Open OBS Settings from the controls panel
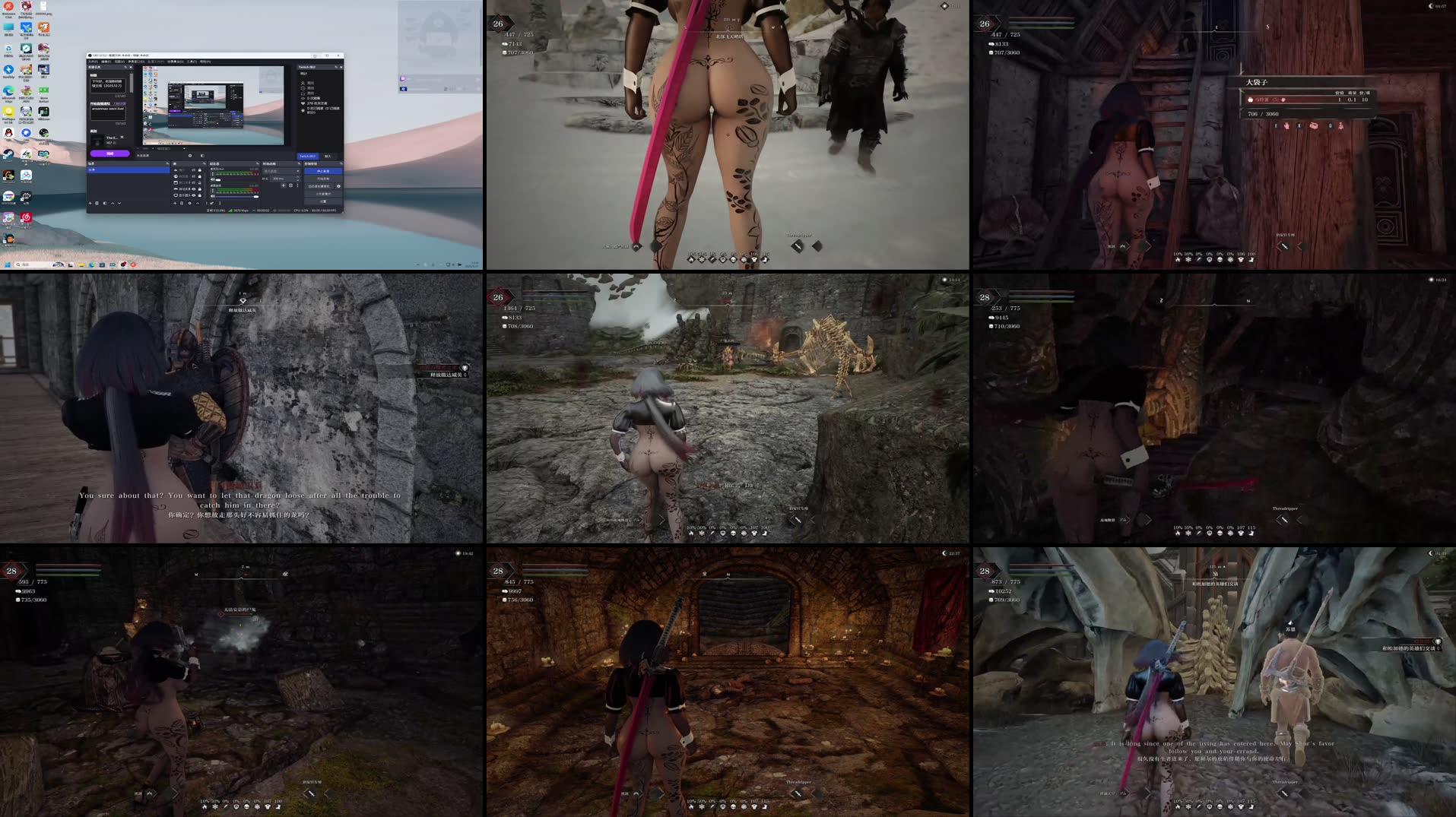This screenshot has height=817, width=1456. click(325, 201)
